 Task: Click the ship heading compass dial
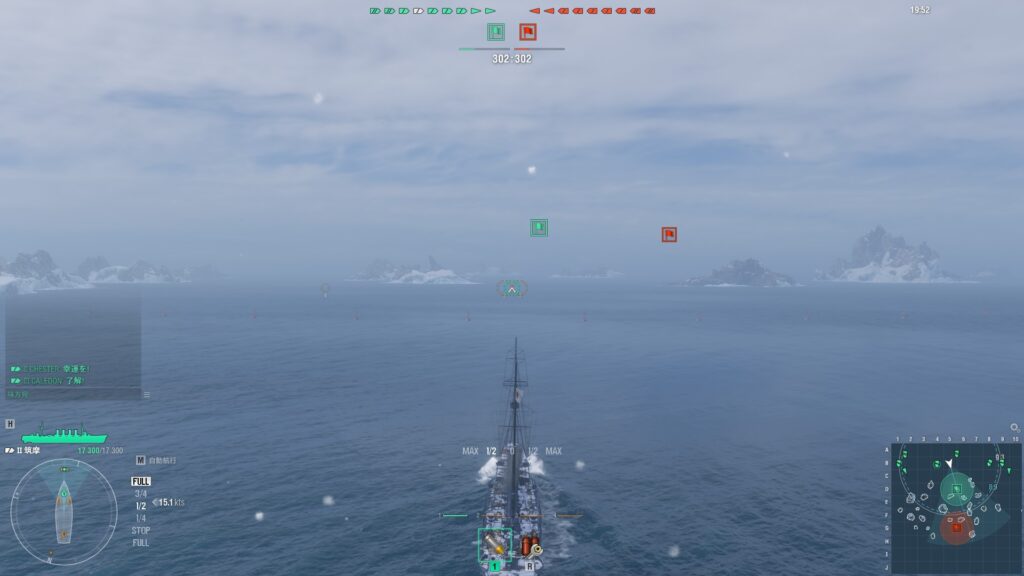63,511
